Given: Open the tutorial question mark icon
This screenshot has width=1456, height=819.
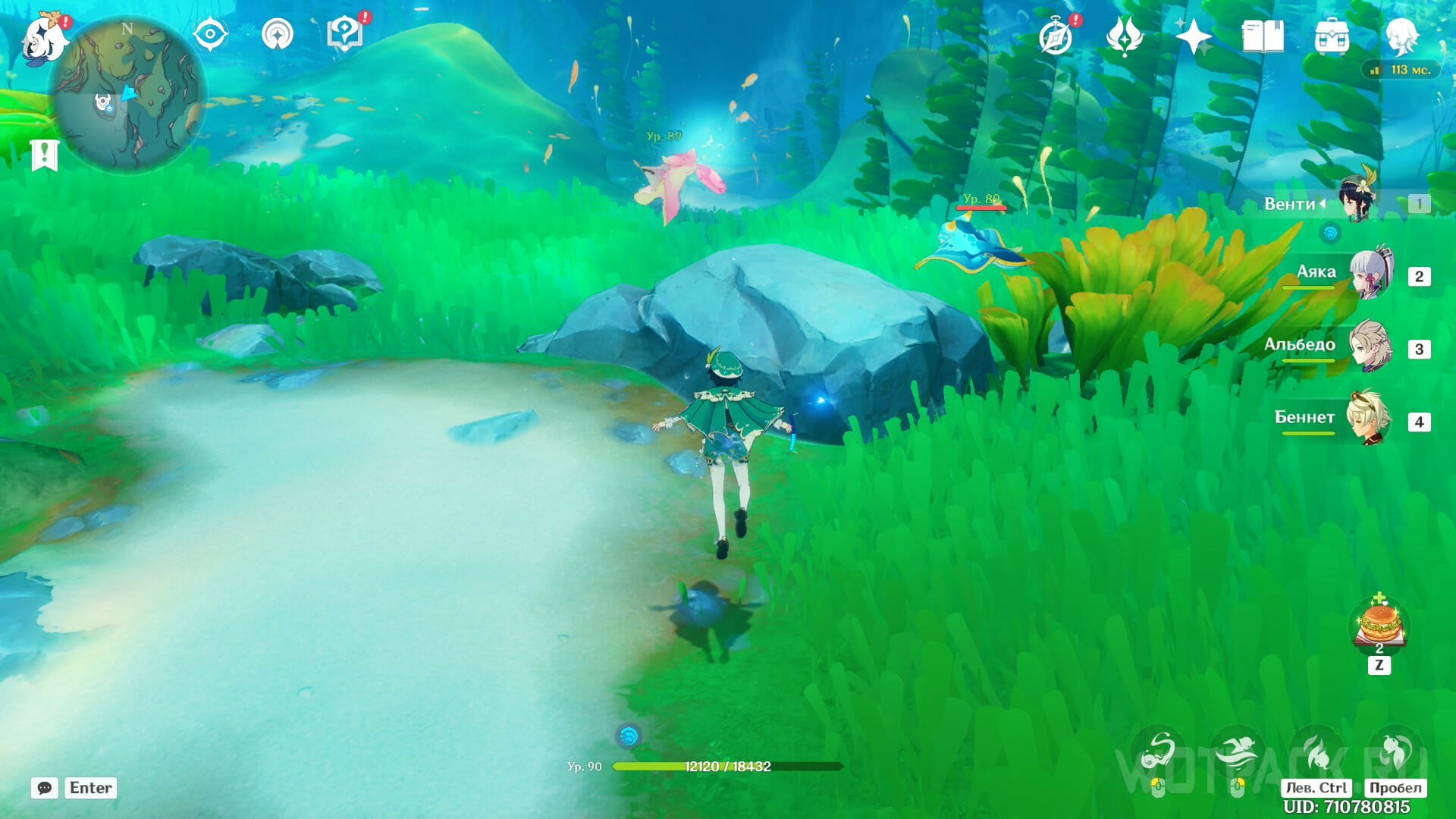Looking at the screenshot, I should (345, 35).
